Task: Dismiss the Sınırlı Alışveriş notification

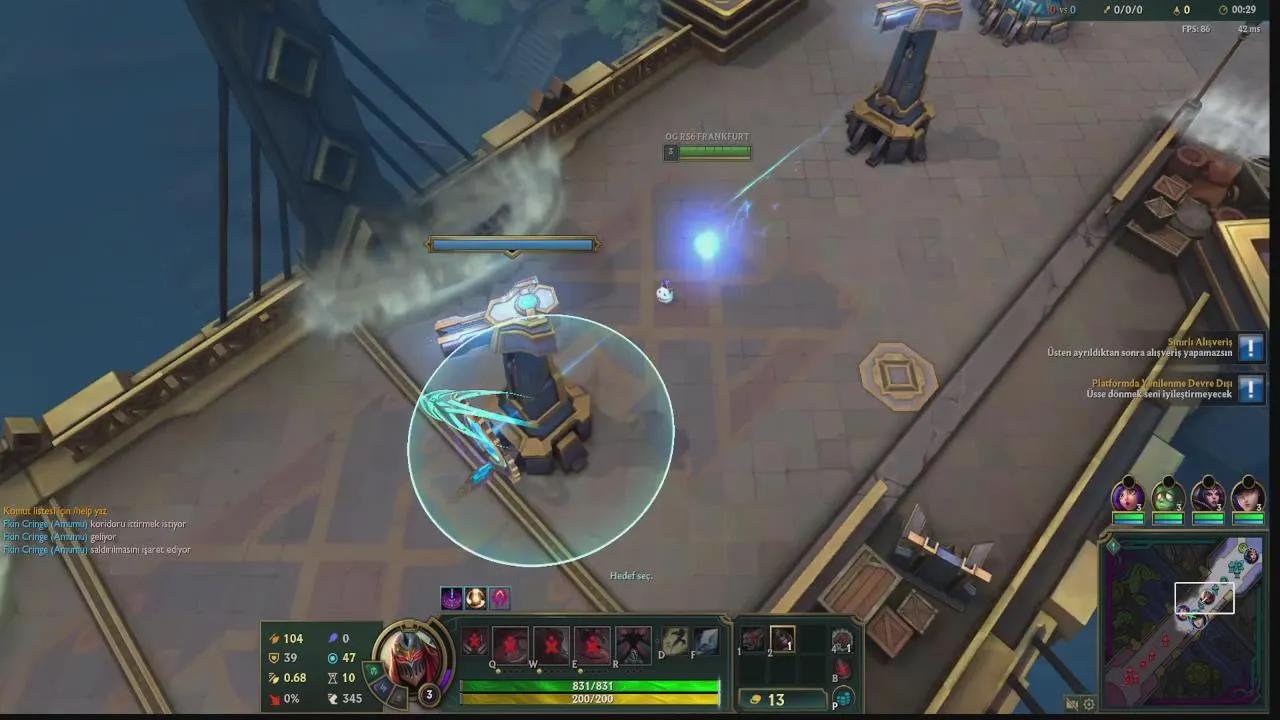Action: pos(1250,348)
